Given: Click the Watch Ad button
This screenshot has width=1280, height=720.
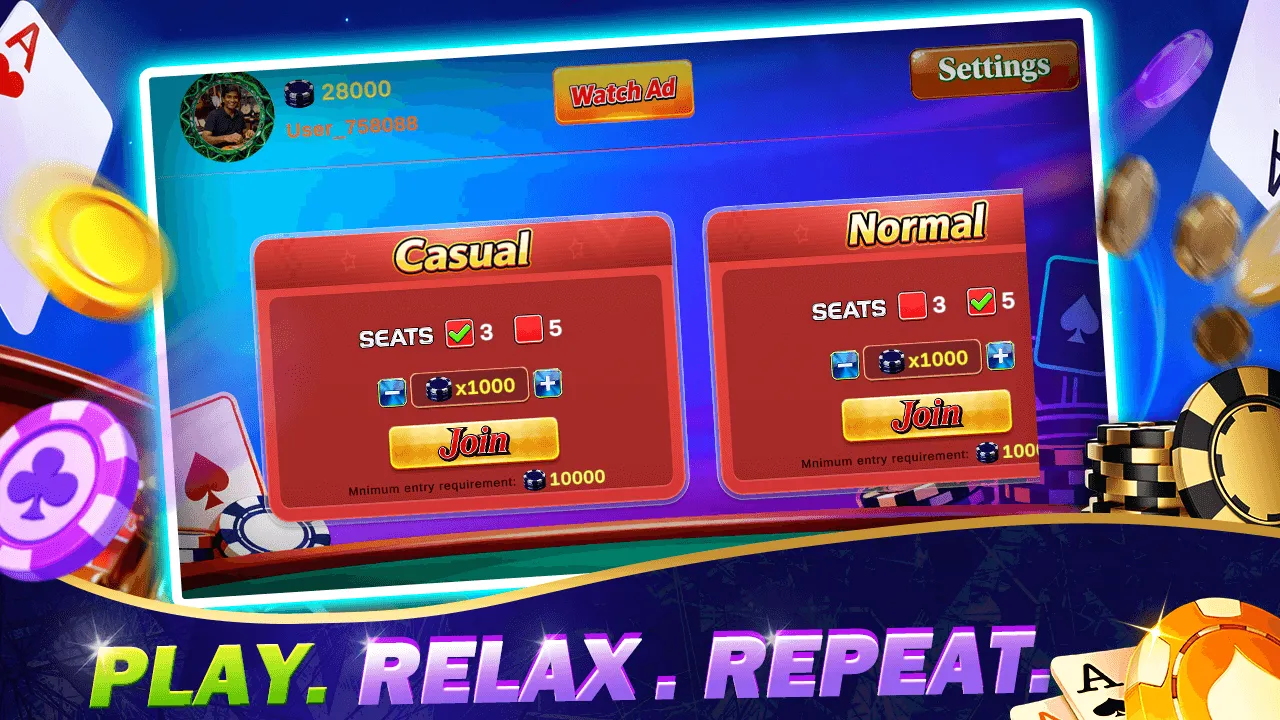Looking at the screenshot, I should pyautogui.click(x=624, y=91).
